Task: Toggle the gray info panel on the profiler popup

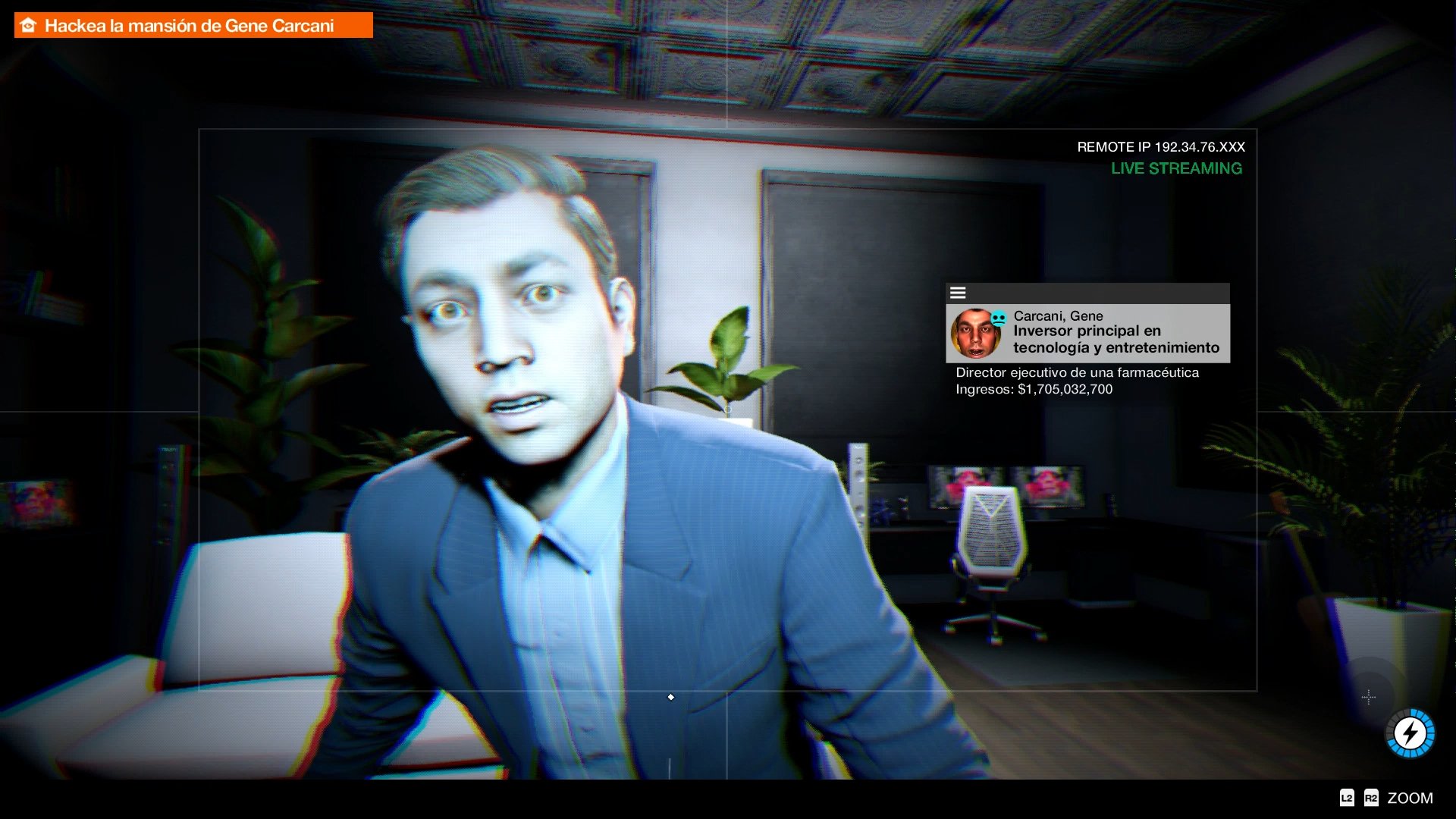Action: tap(1087, 334)
